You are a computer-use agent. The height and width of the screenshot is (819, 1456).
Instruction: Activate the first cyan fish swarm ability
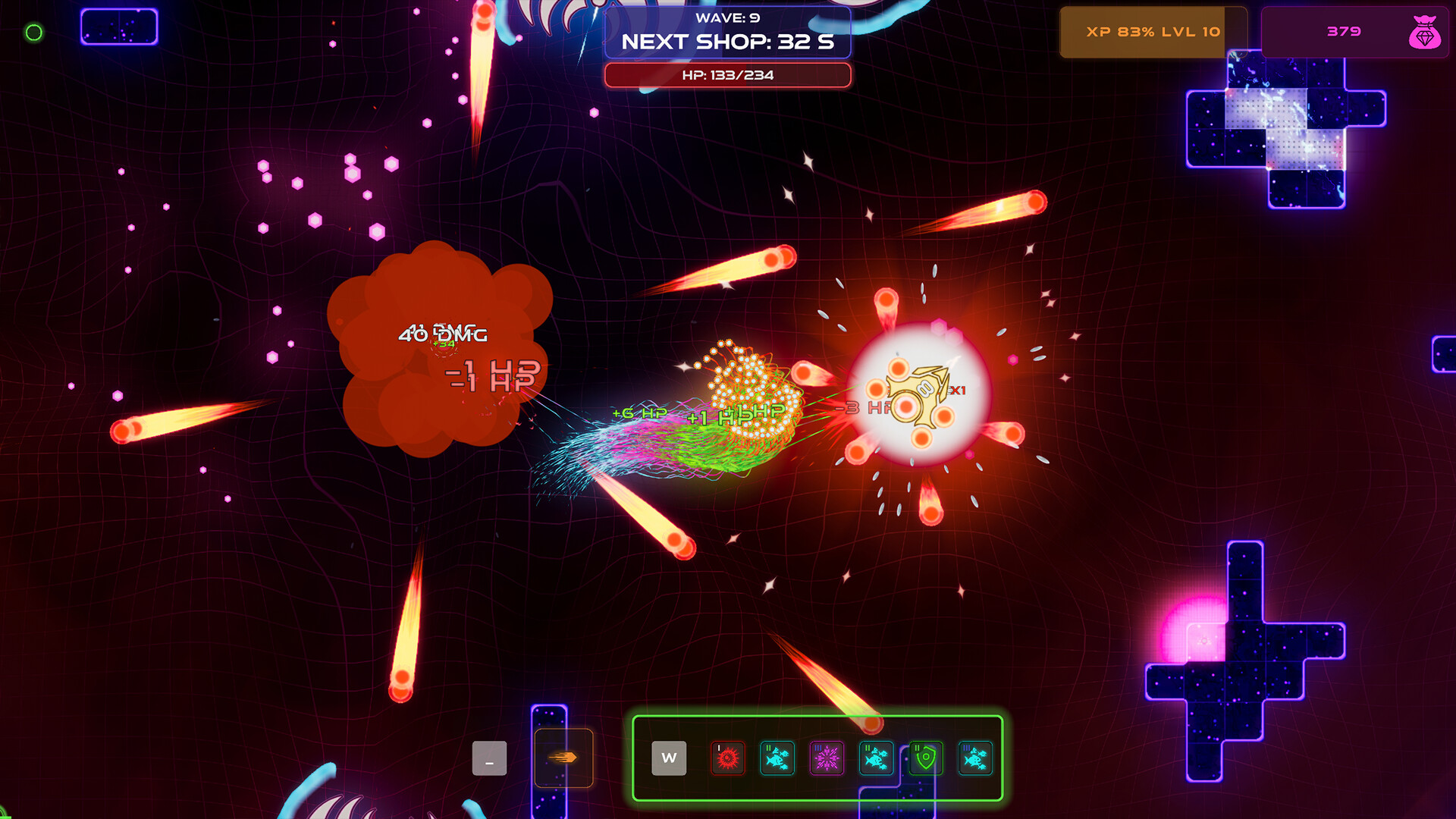777,758
